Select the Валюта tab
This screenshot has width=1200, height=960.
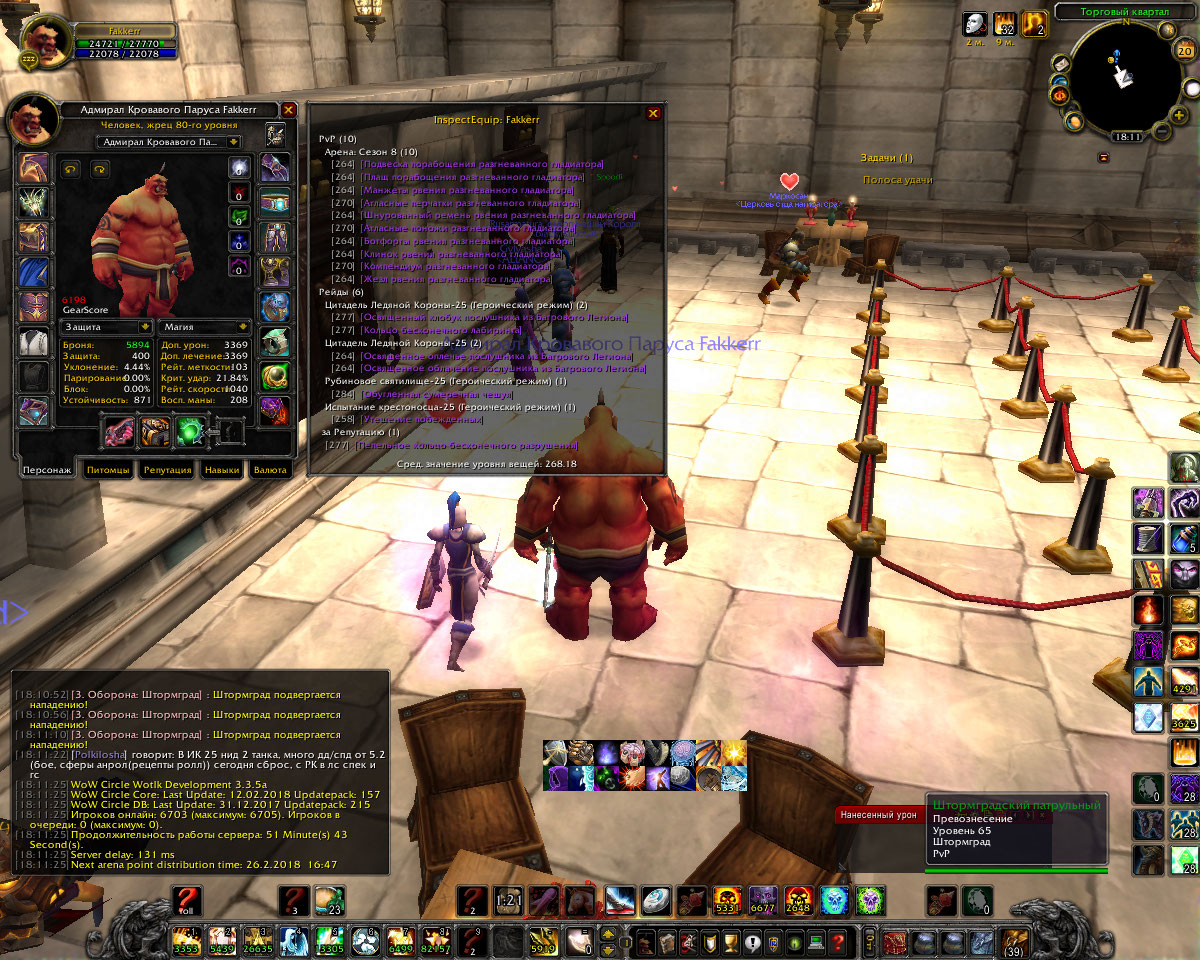click(270, 469)
